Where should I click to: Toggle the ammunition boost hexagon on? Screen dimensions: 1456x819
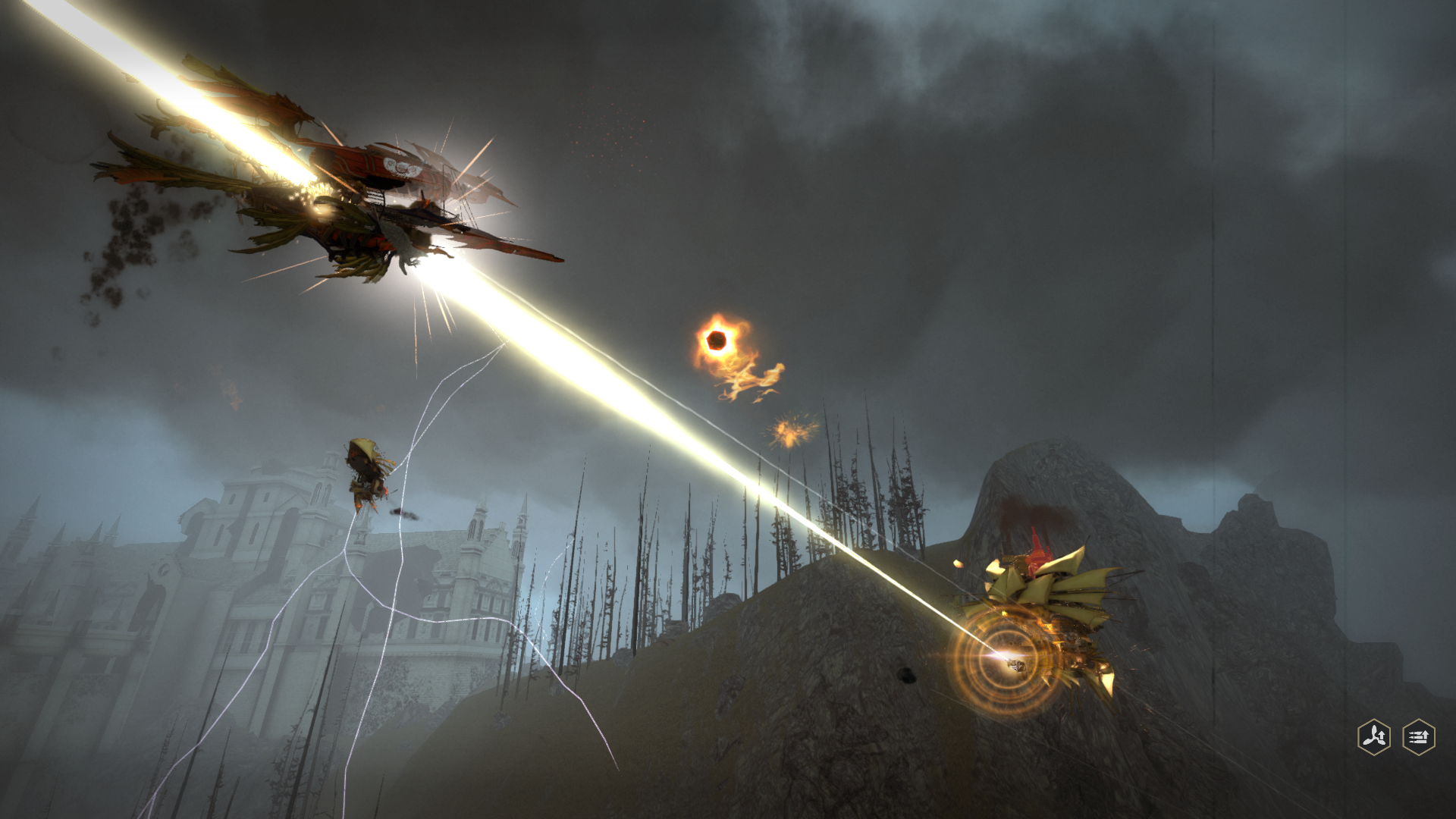(x=1419, y=737)
